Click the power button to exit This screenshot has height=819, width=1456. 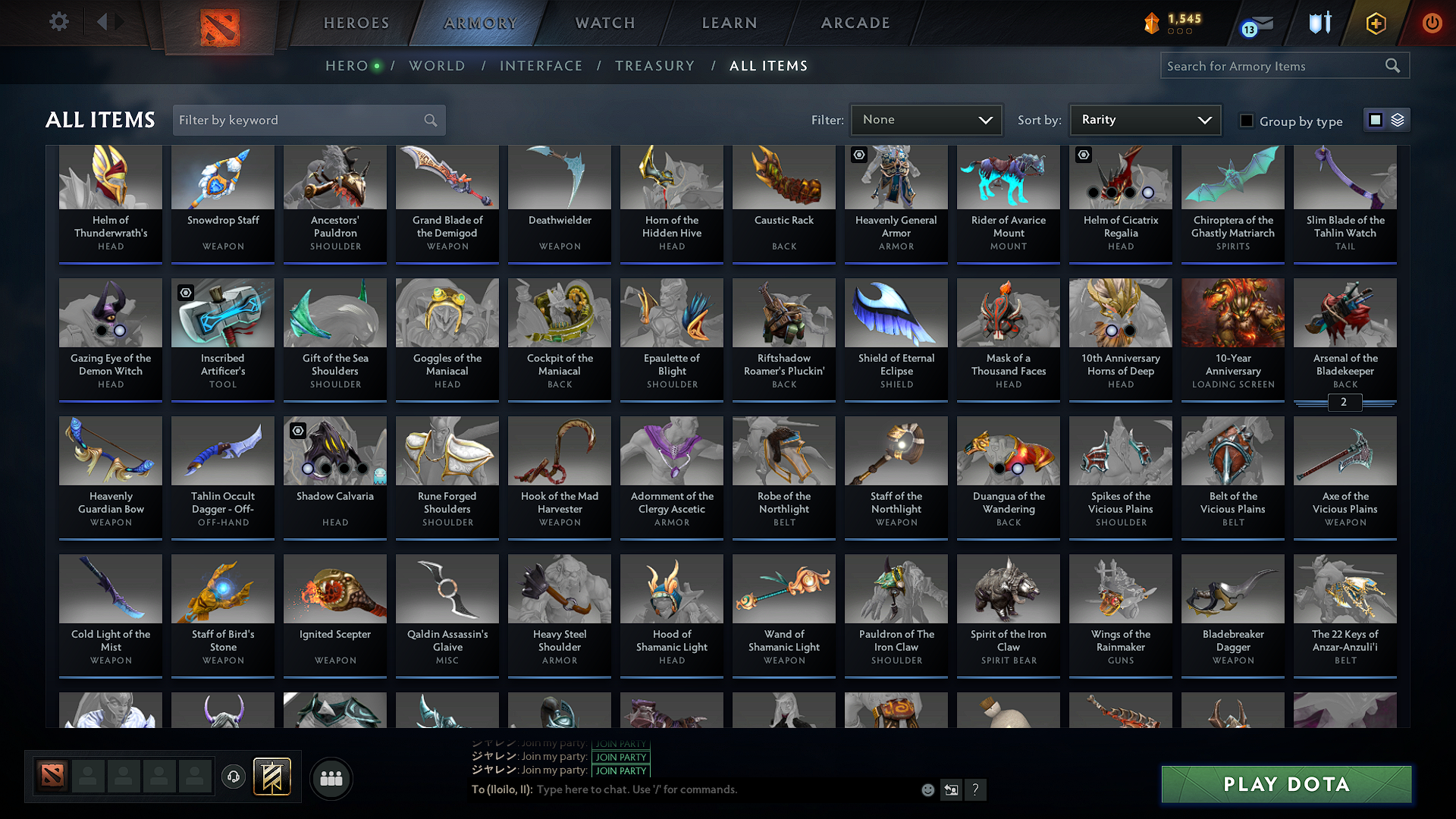1432,23
